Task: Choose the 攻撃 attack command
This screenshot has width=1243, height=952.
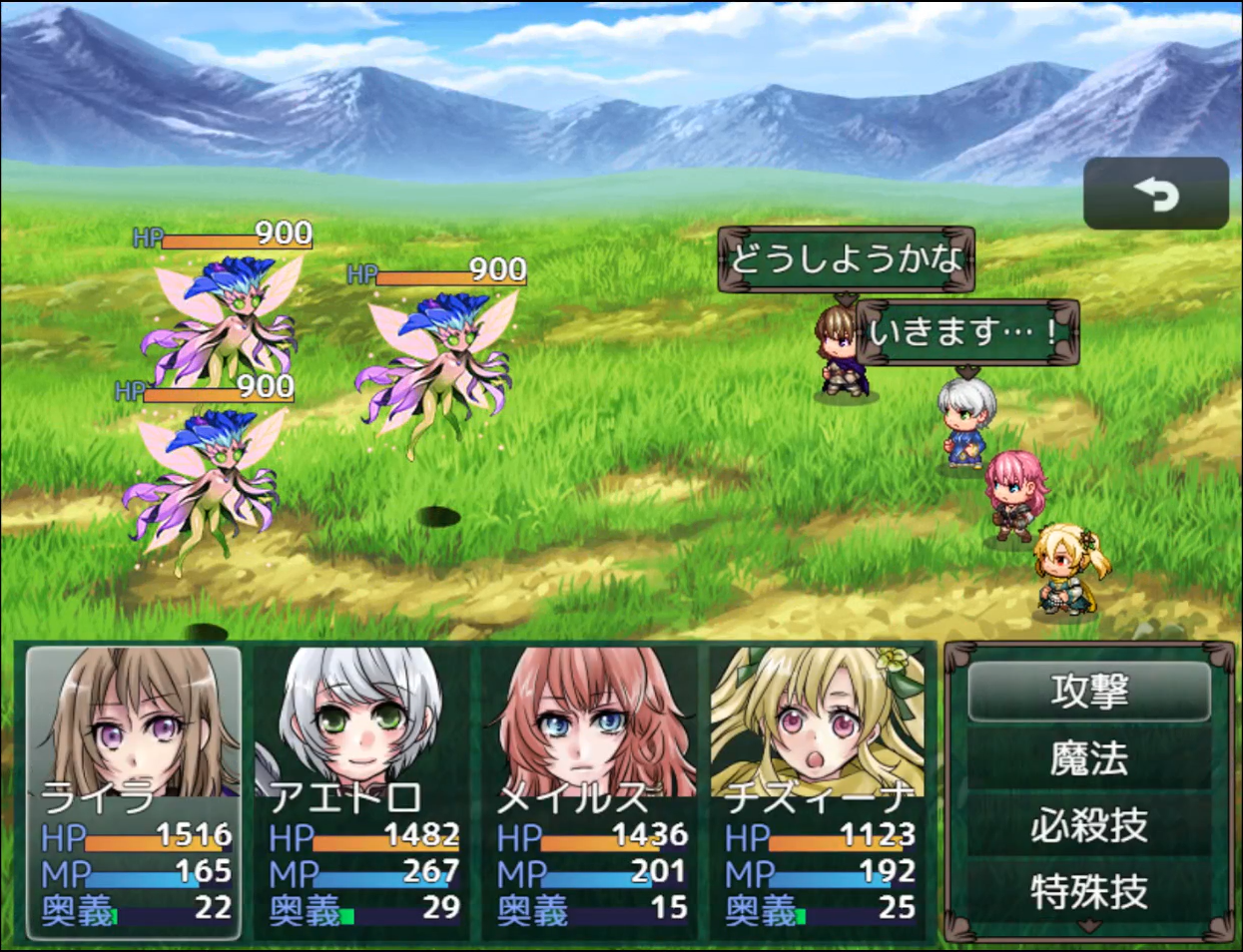Action: coord(1088,691)
